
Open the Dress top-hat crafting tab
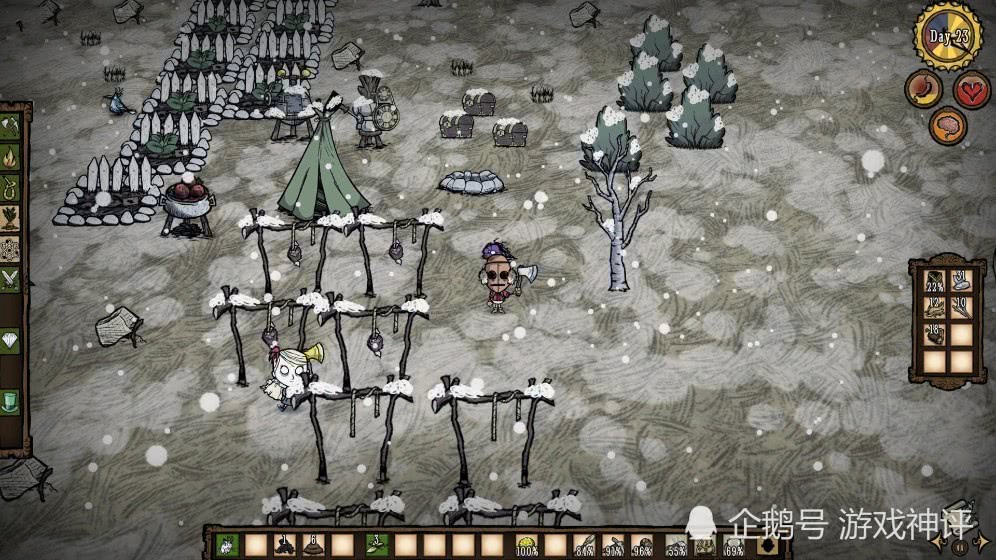coord(11,401)
